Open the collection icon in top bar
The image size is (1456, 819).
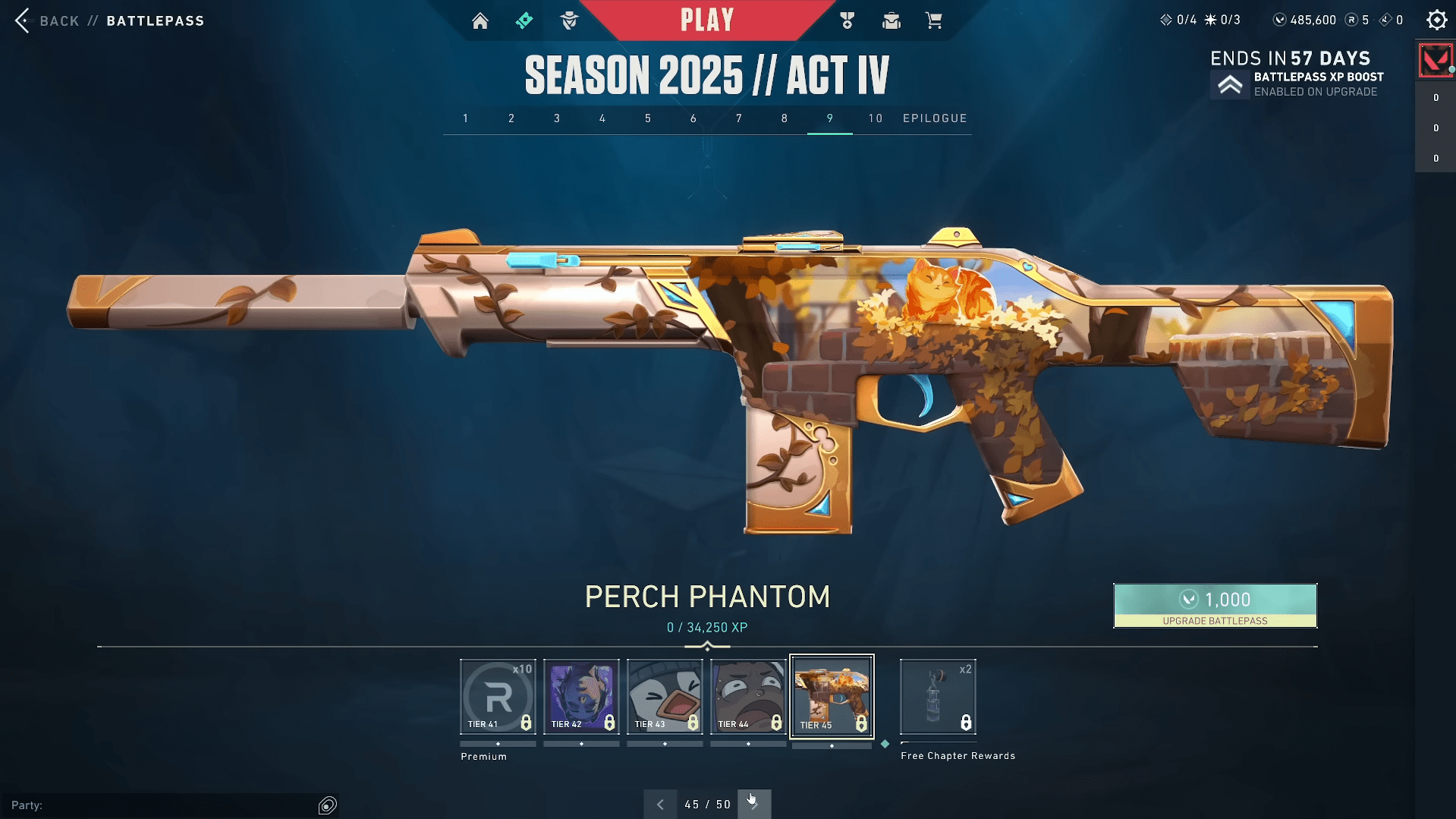[891, 20]
